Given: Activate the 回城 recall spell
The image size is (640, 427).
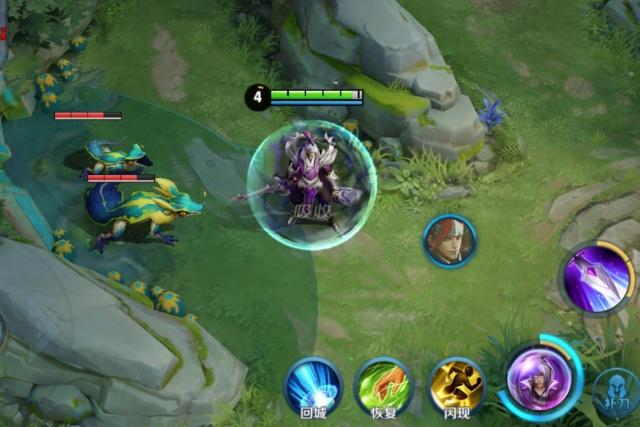Looking at the screenshot, I should pos(313,386).
